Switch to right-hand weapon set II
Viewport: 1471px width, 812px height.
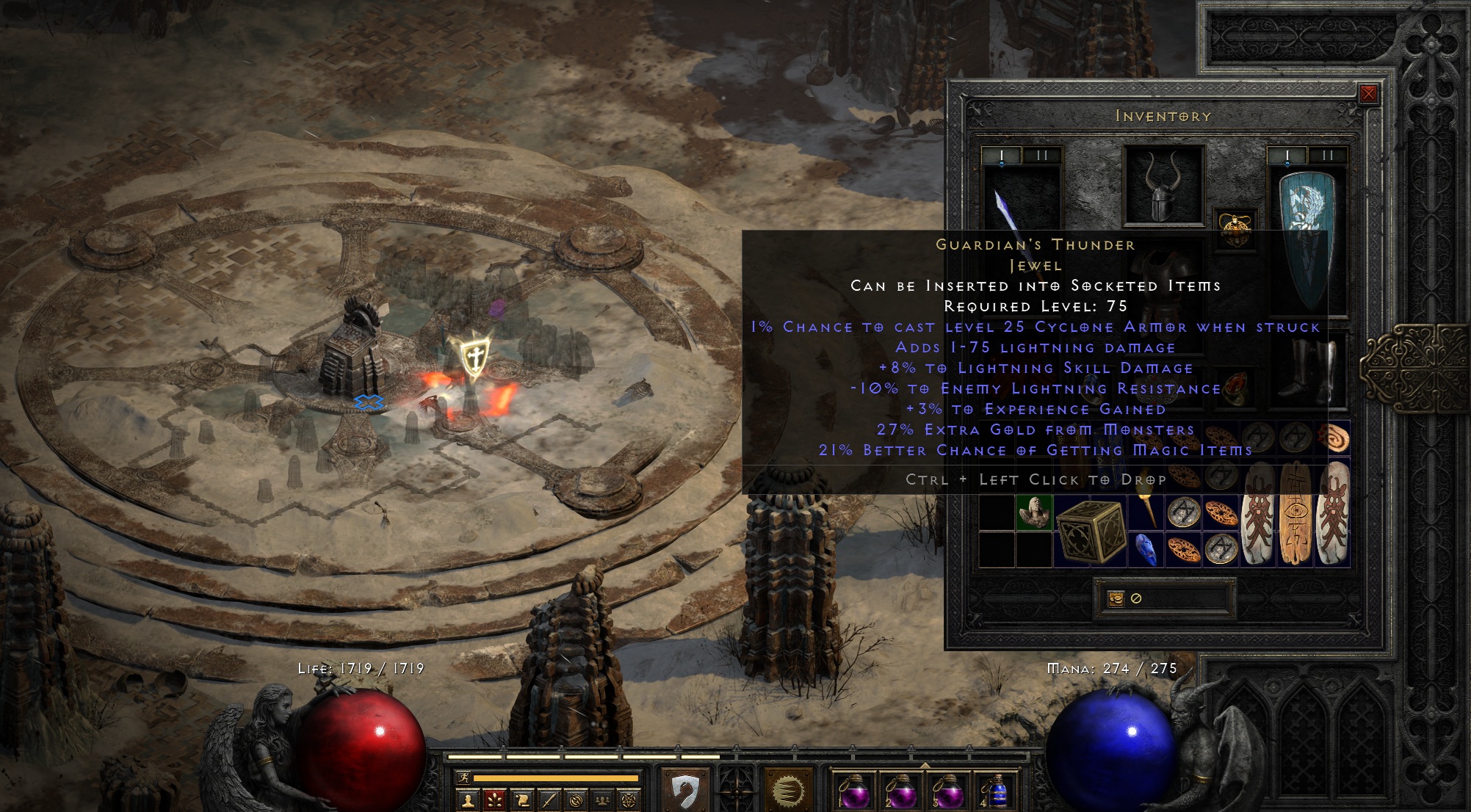point(1327,156)
